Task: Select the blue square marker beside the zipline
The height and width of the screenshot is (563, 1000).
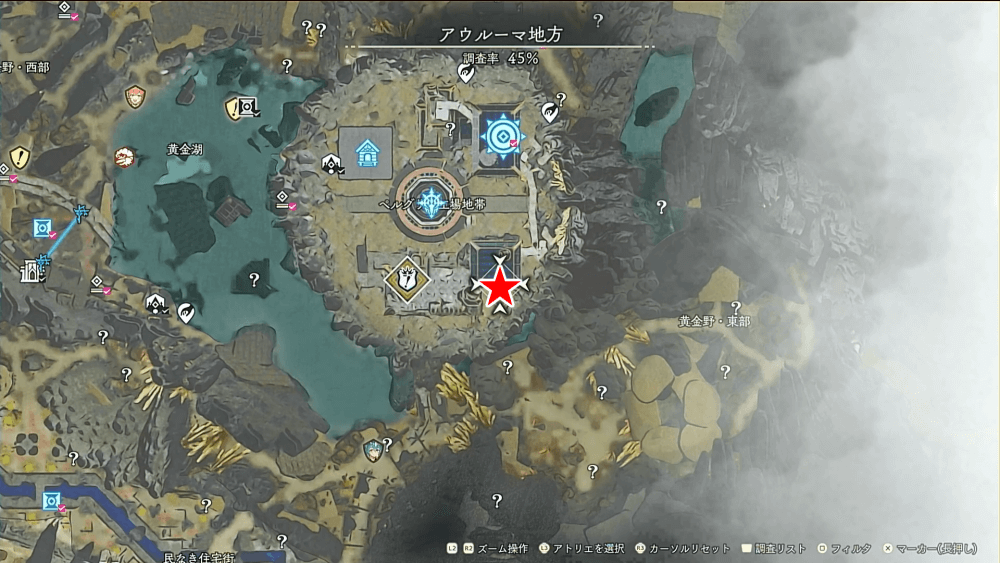Action: point(42,229)
